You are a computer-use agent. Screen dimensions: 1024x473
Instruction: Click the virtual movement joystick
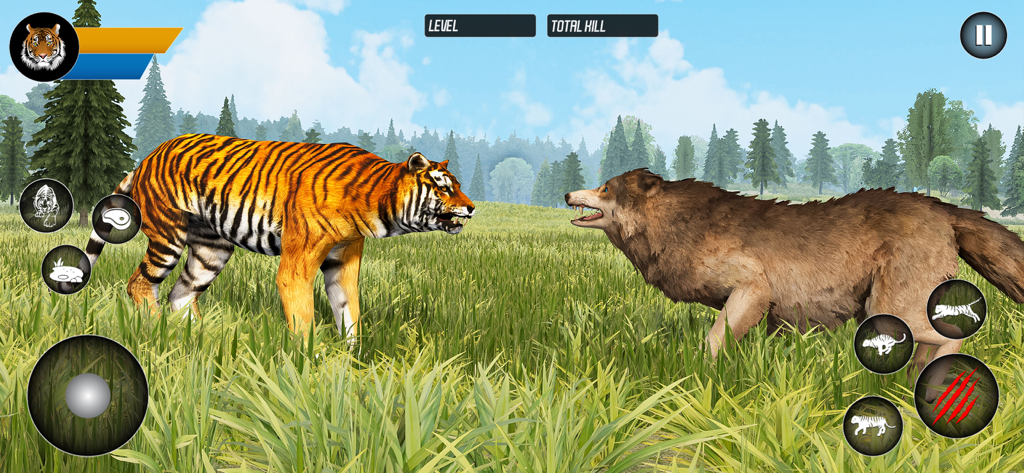(88, 396)
